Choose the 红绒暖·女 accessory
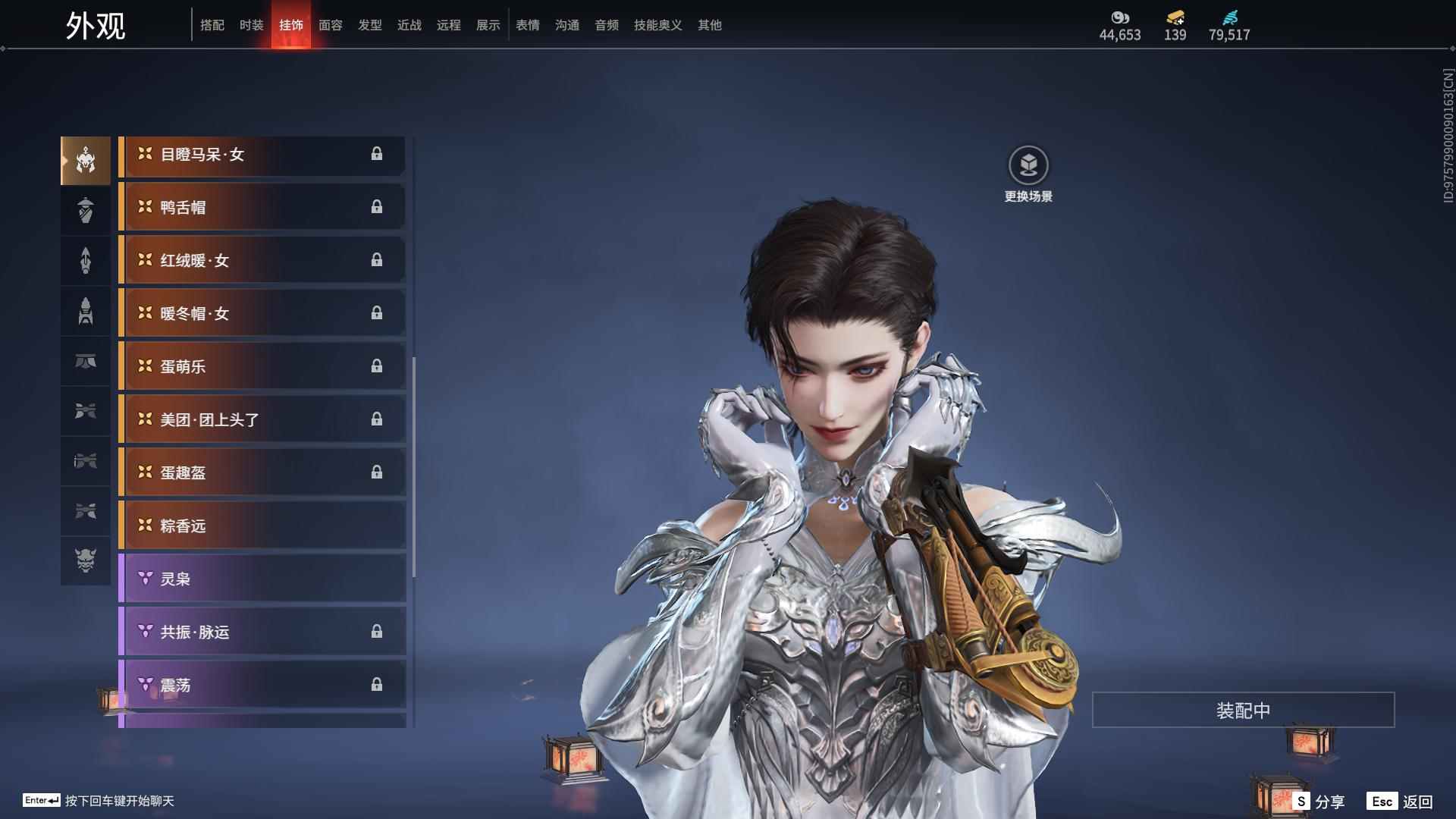Screen dimensions: 1456x819 pyautogui.click(x=262, y=260)
